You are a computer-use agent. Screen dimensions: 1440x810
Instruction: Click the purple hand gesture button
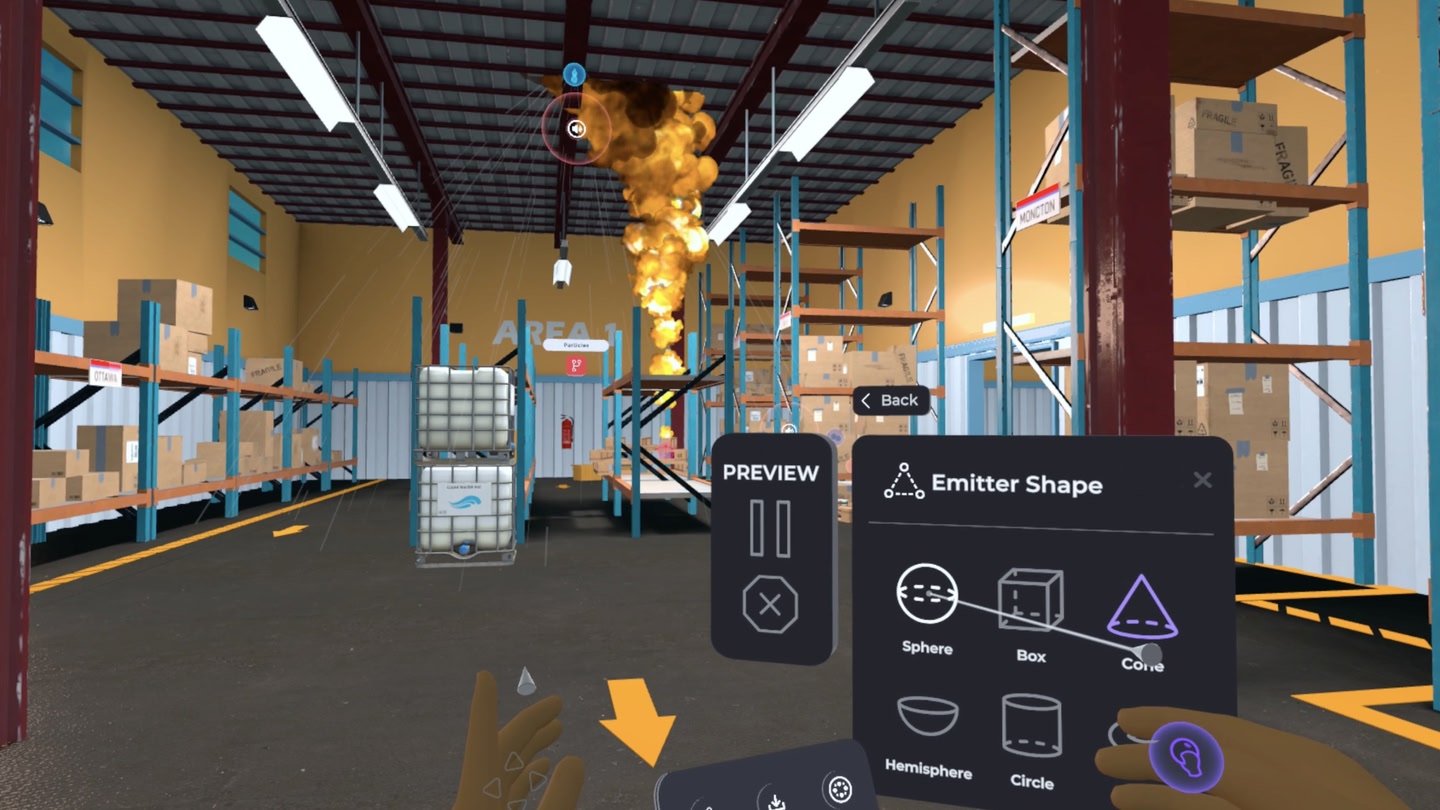click(1187, 757)
